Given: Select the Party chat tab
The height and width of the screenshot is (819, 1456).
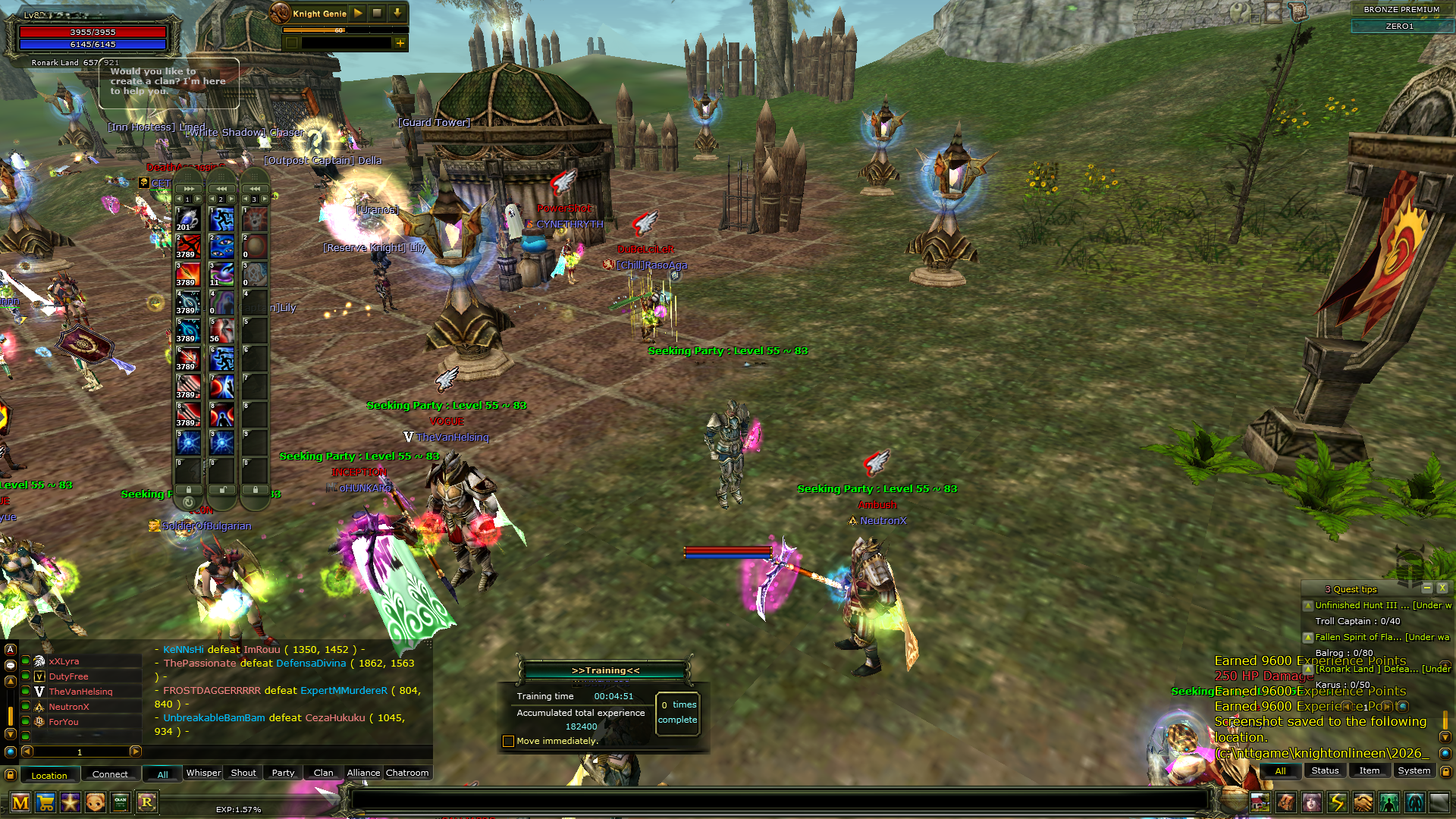Looking at the screenshot, I should [x=283, y=773].
